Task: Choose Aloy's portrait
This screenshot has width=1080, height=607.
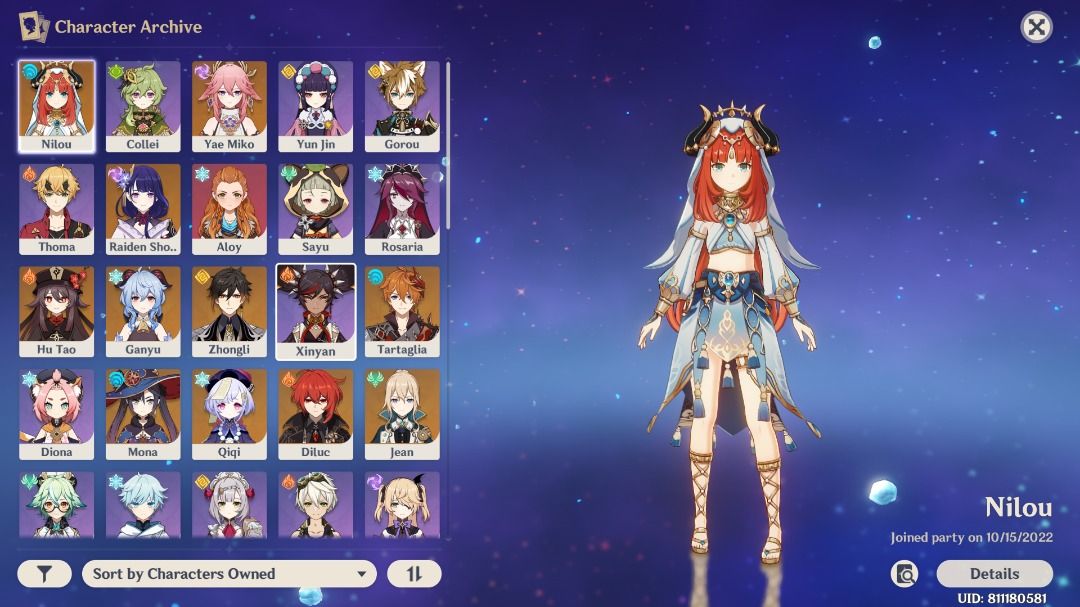Action: click(x=229, y=209)
